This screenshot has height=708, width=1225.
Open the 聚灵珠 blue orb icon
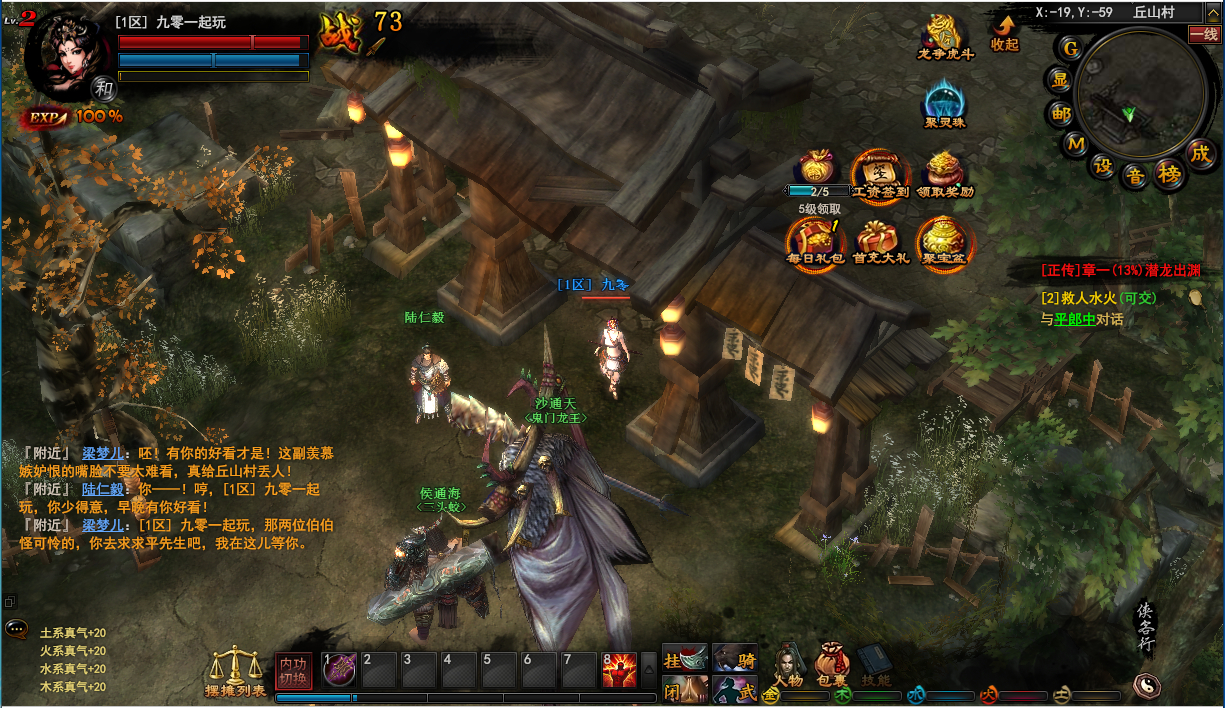(x=945, y=103)
